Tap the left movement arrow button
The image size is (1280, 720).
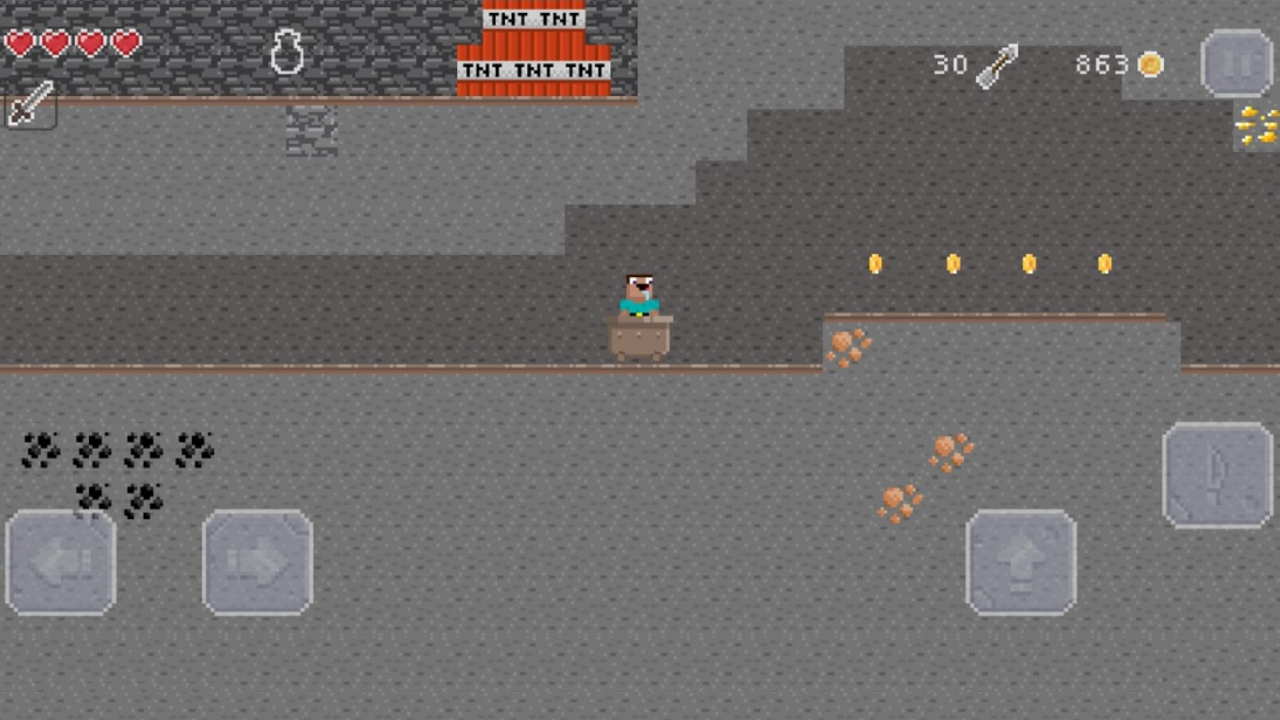click(x=60, y=560)
